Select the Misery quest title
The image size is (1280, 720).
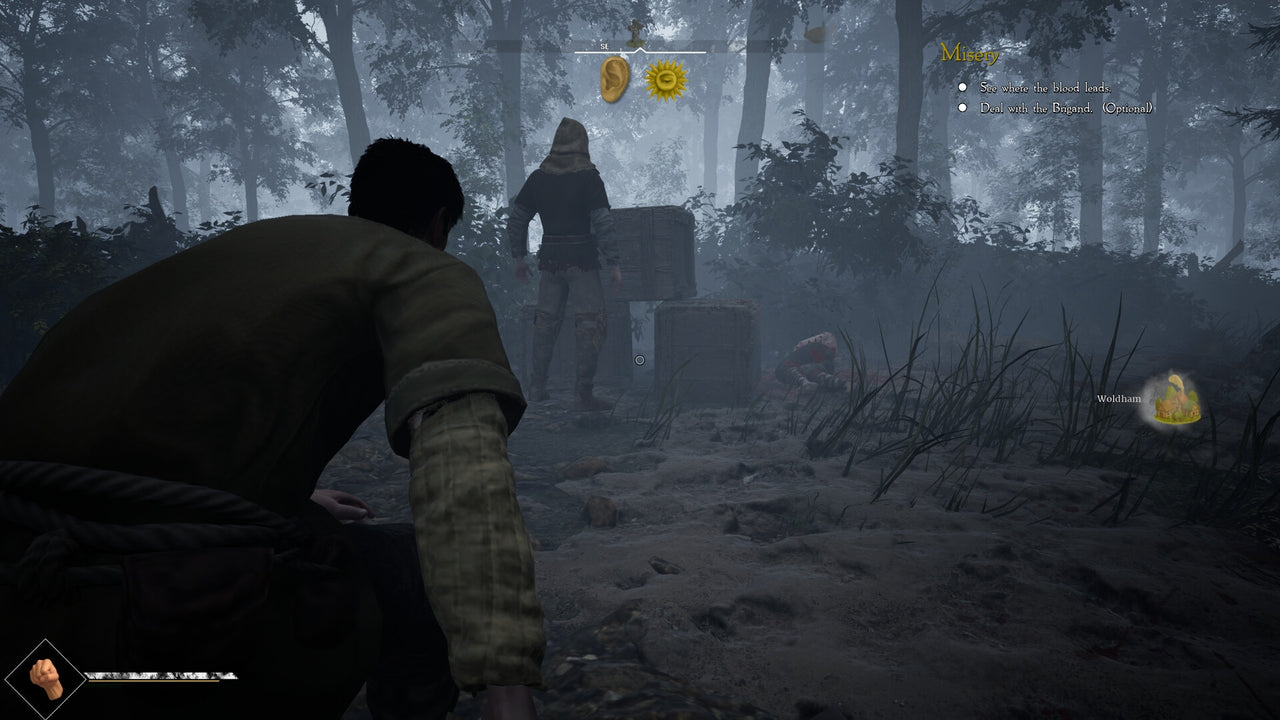(x=971, y=55)
